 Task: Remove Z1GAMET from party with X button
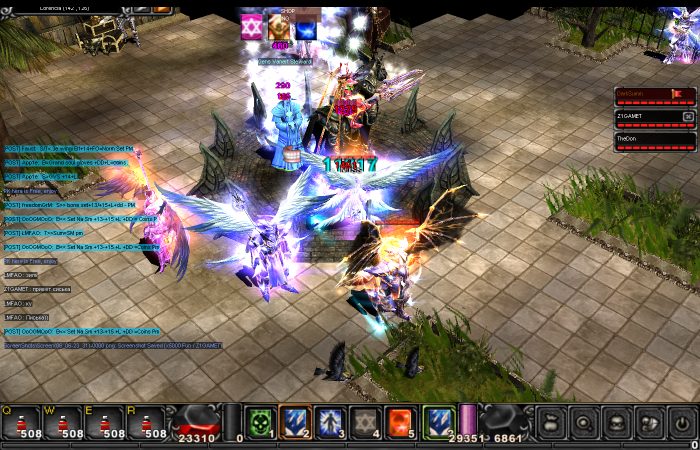(688, 116)
